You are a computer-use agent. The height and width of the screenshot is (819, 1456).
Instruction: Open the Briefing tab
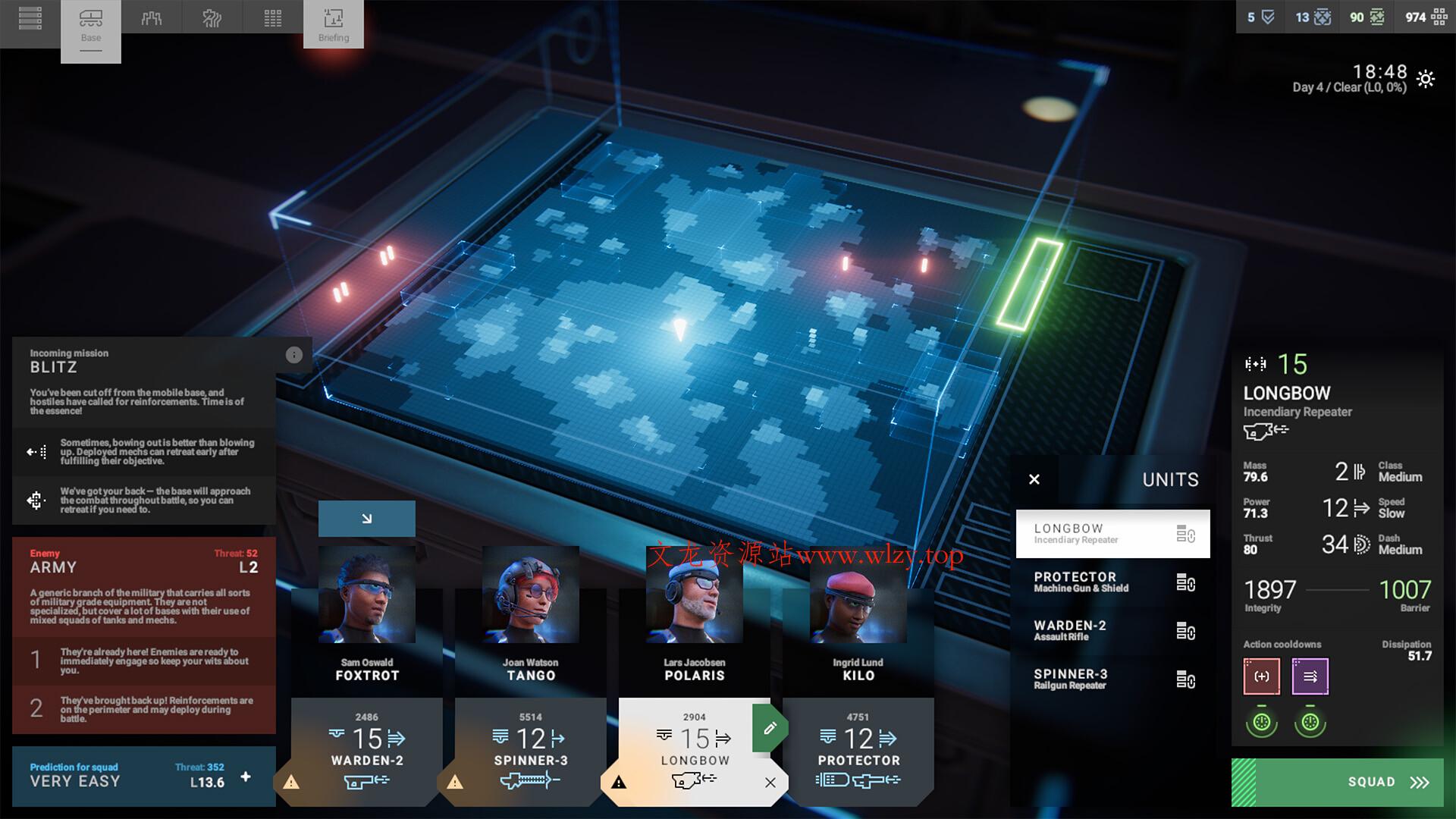[x=334, y=24]
